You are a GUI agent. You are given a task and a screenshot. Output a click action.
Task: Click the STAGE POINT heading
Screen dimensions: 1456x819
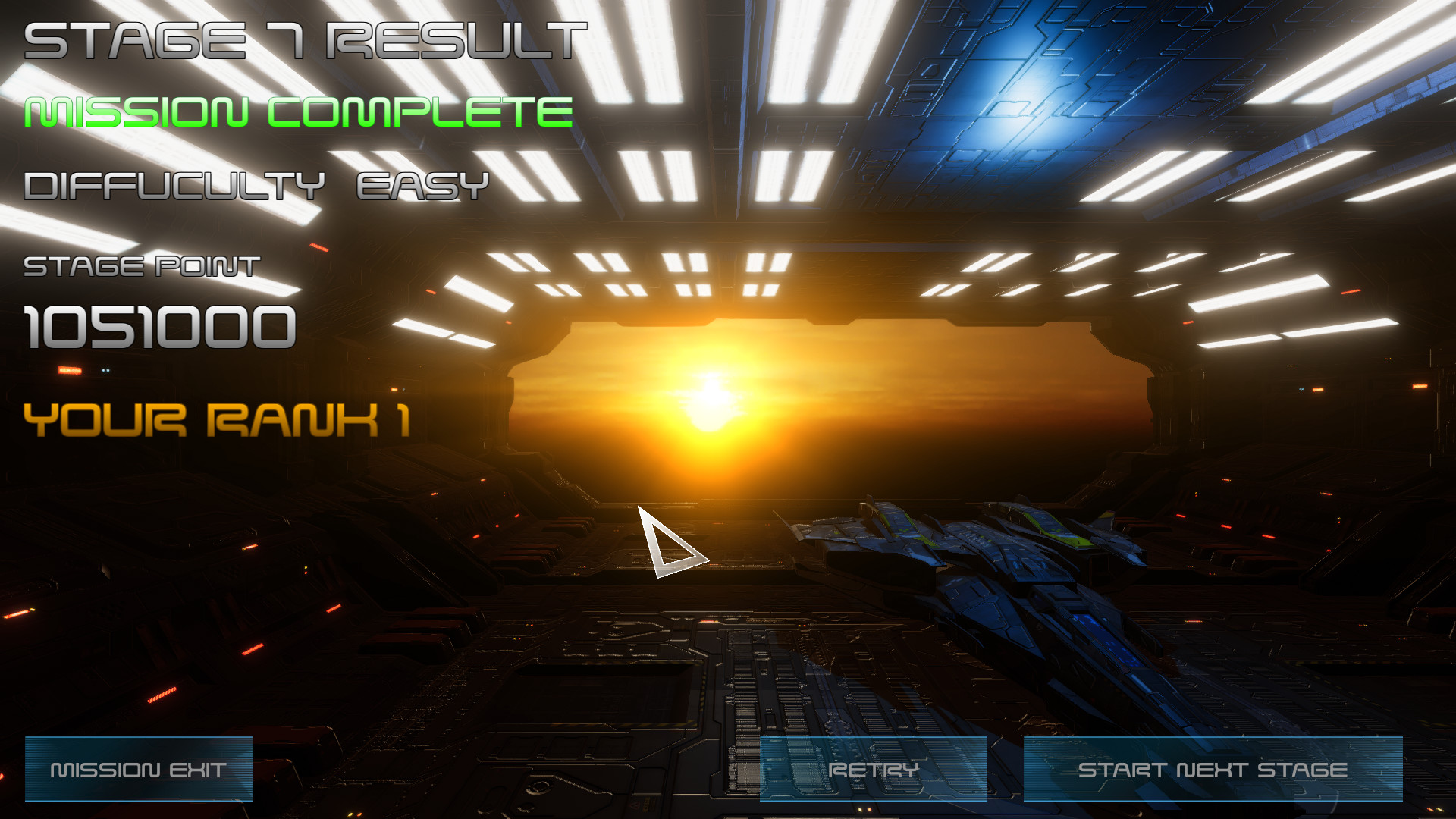140,267
